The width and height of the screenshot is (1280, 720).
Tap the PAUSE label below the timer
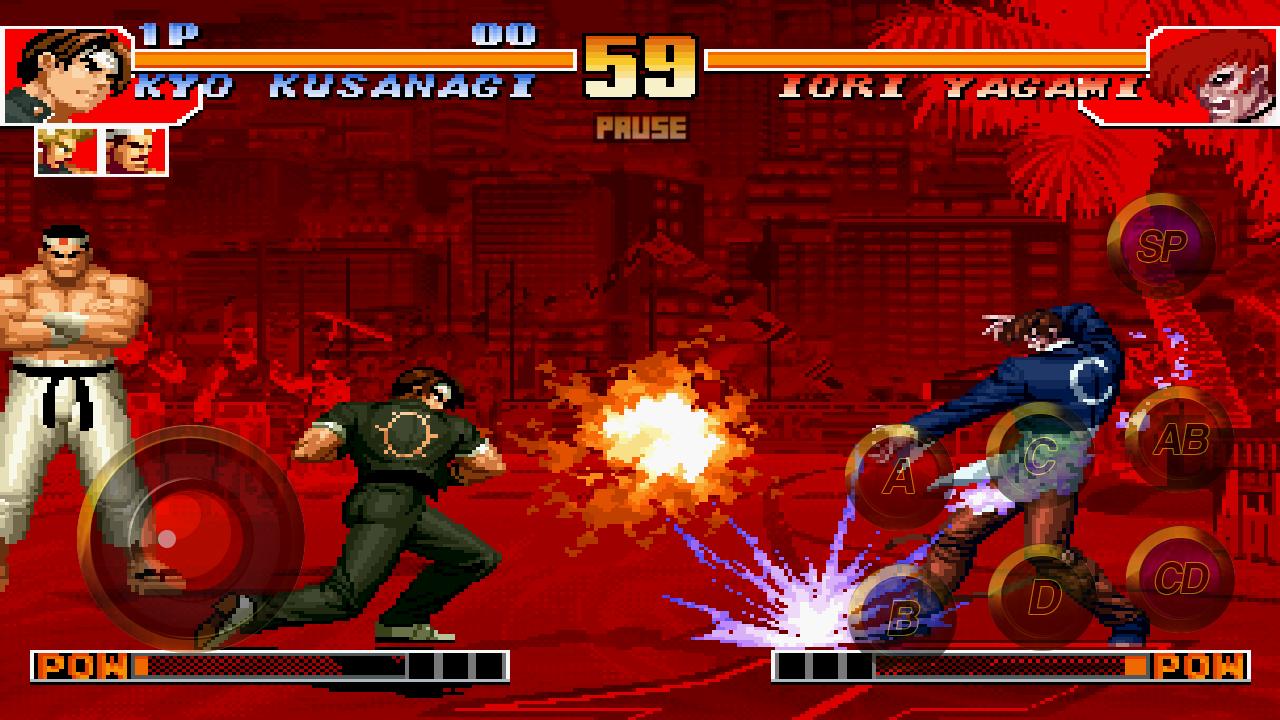click(639, 125)
